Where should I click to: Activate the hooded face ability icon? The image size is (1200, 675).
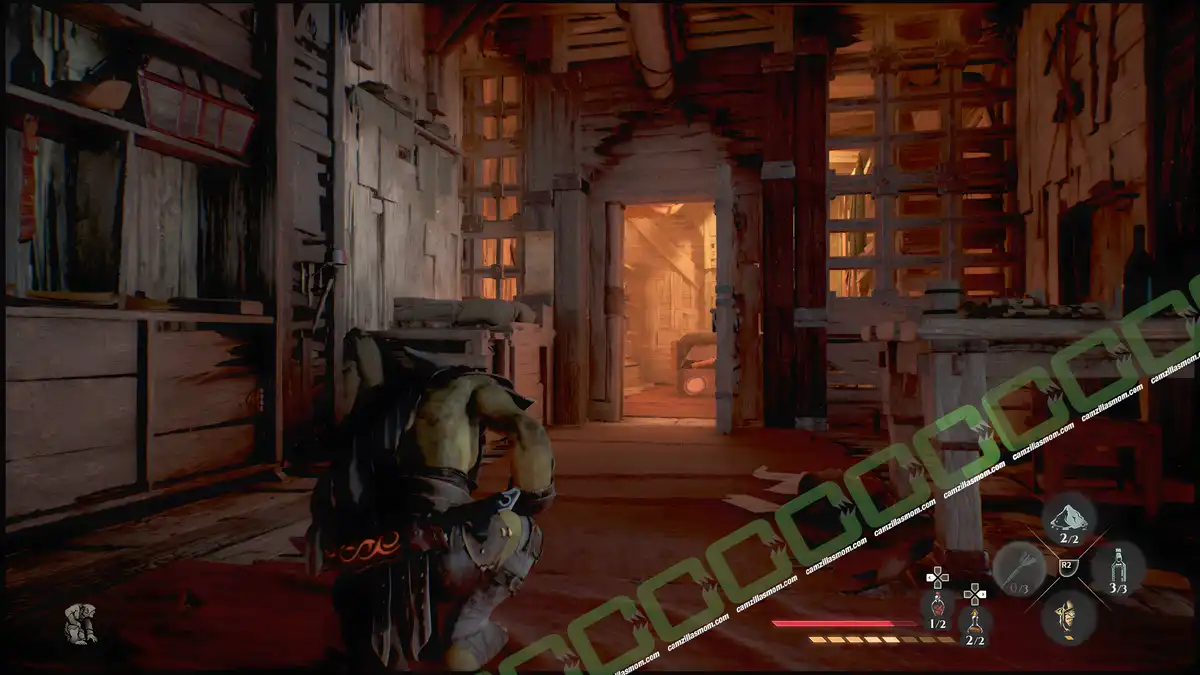[x=1068, y=617]
